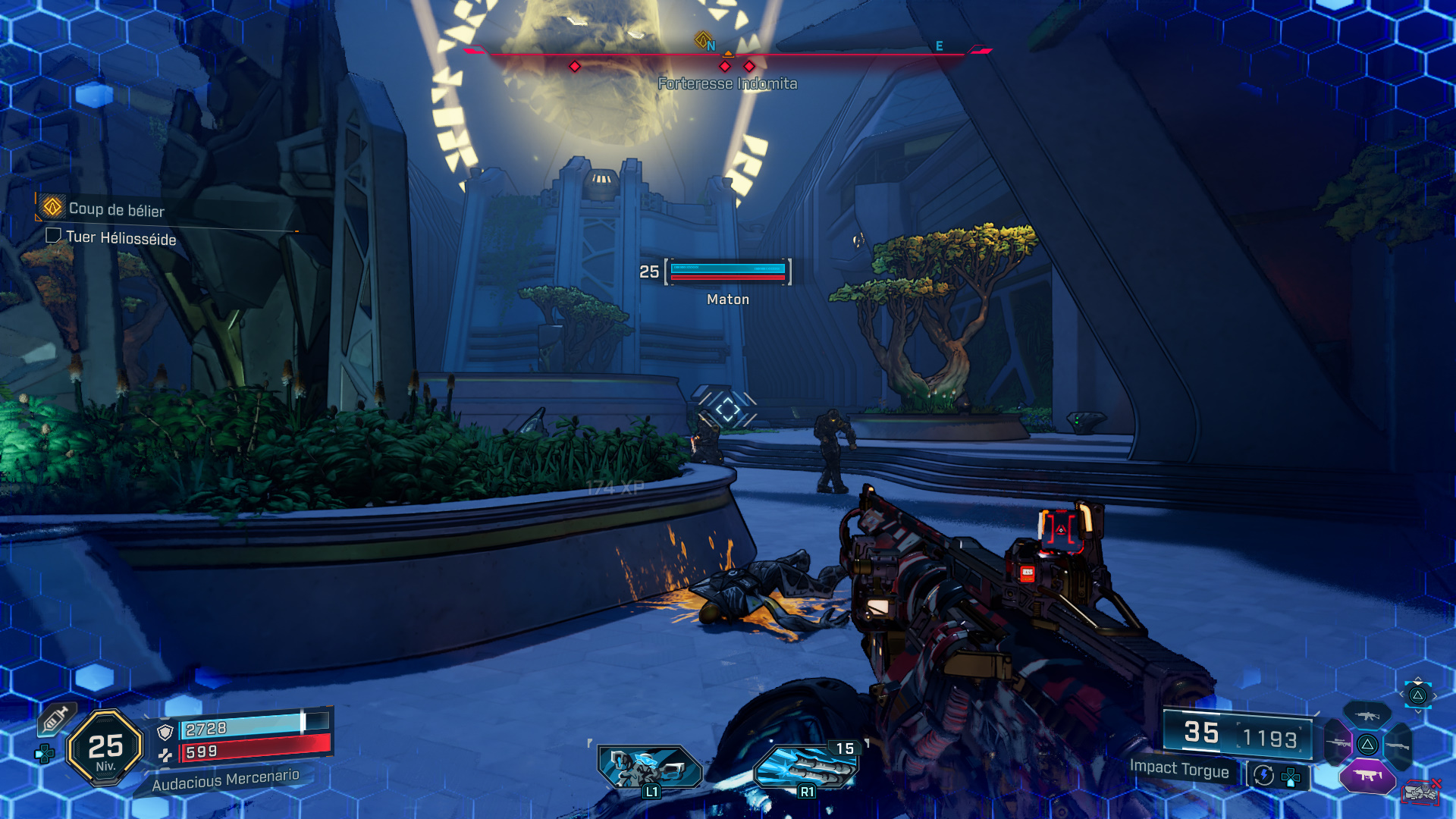1456x819 pixels.
Task: Select the yellow mission marker on compass
Action: click(703, 39)
